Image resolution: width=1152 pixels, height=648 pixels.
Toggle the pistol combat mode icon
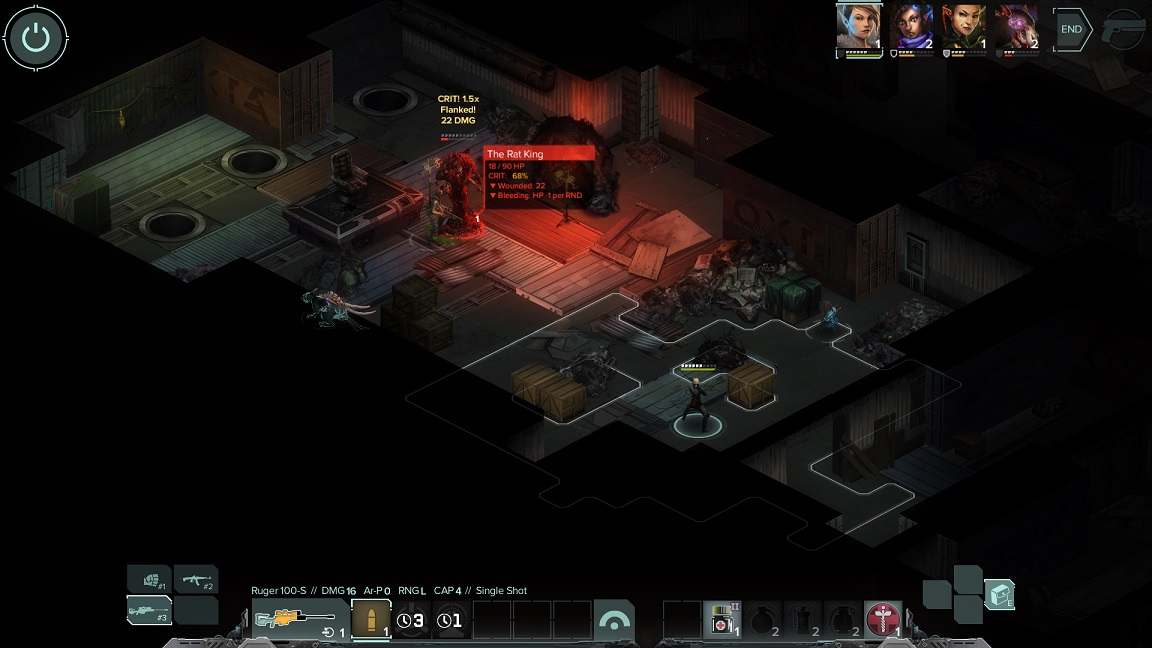click(1124, 30)
